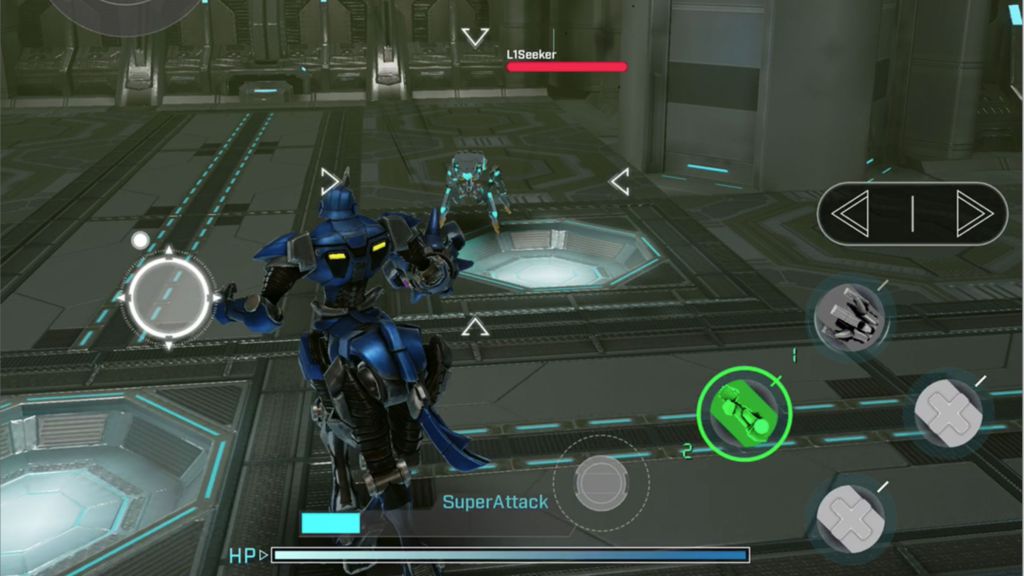The image size is (1024, 576).
Task: Touch the white movement joystick ring
Action: [x=169, y=297]
